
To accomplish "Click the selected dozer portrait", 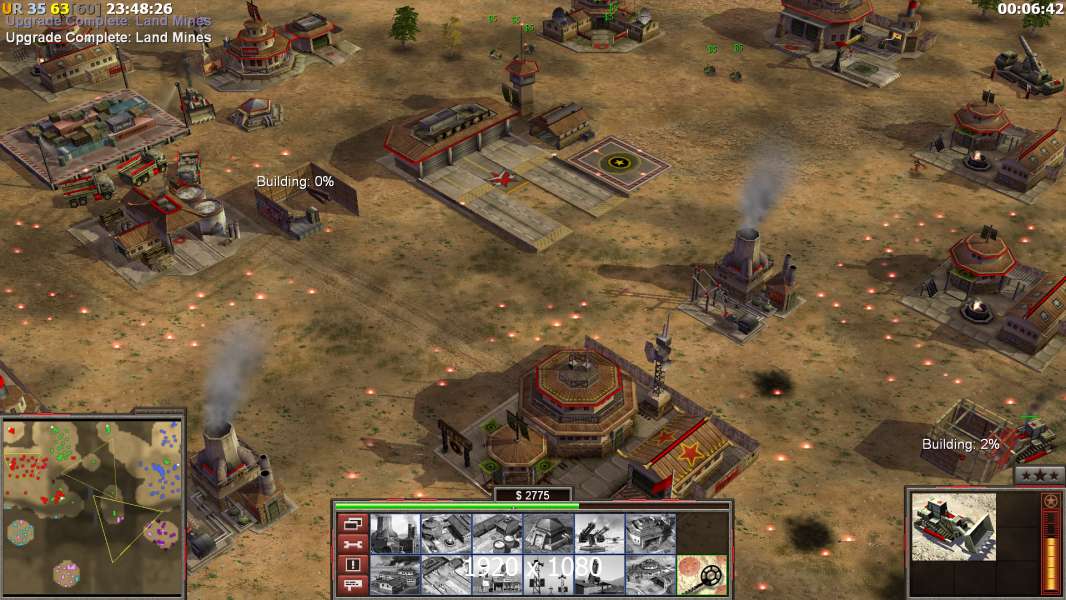I will tap(953, 526).
